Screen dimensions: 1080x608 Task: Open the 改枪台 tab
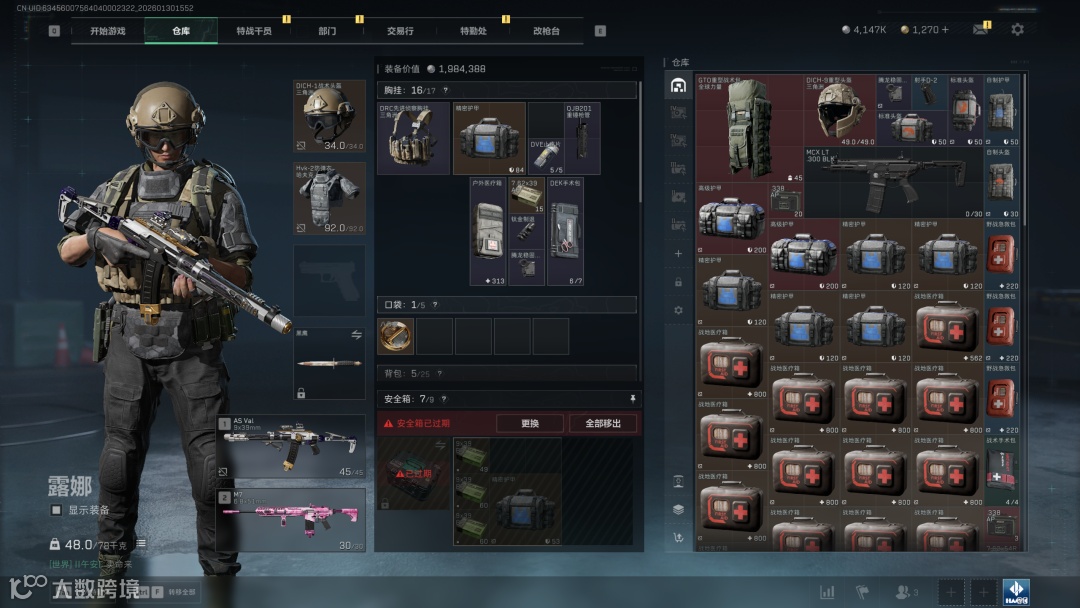coord(546,31)
